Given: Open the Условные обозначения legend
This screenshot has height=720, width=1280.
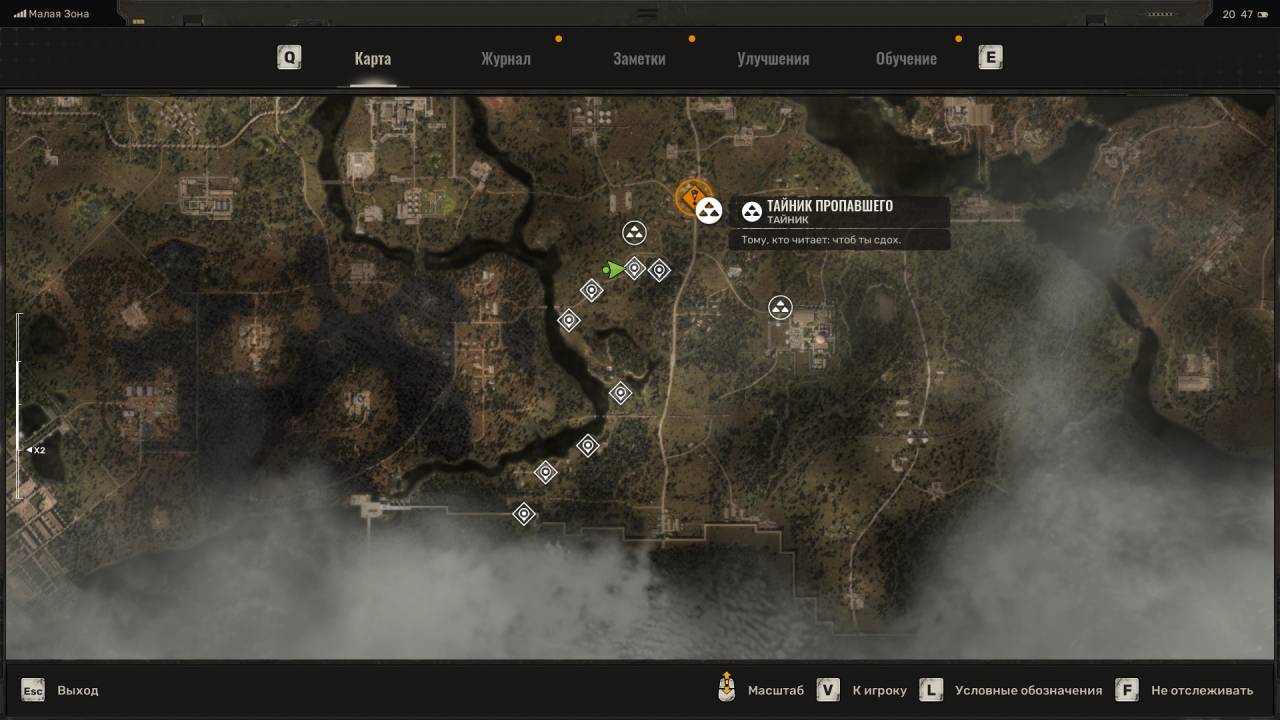Looking at the screenshot, I should 1028,690.
